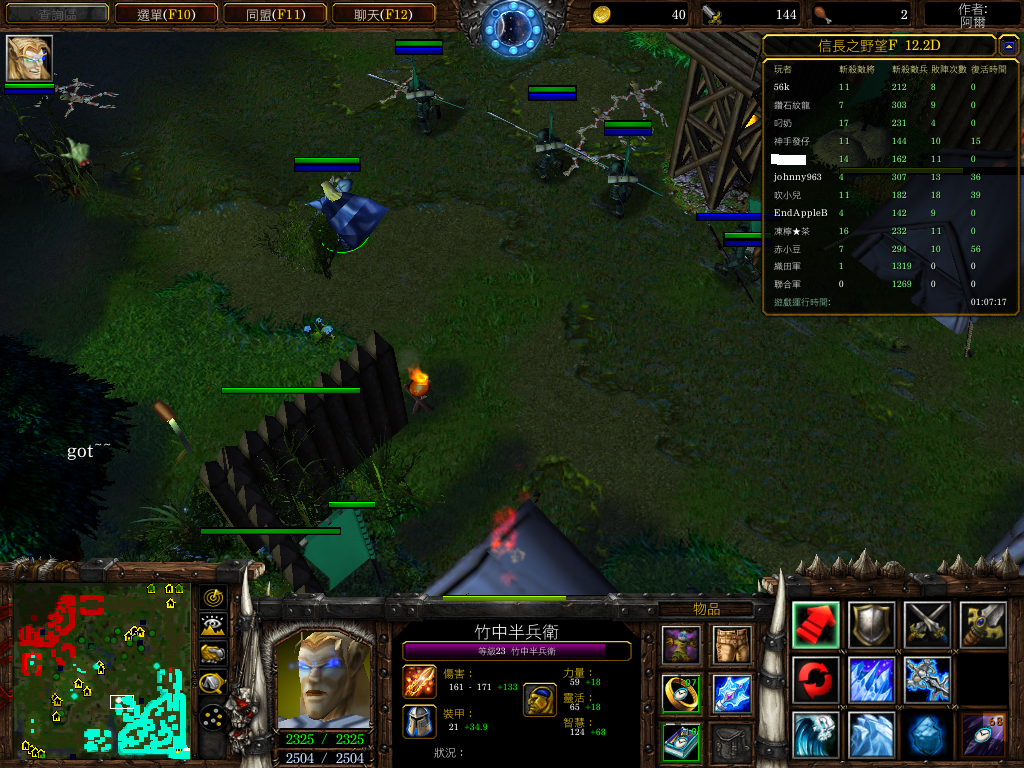
Task: Select the Patrol command with red circular arrows
Action: pyautogui.click(x=815, y=680)
